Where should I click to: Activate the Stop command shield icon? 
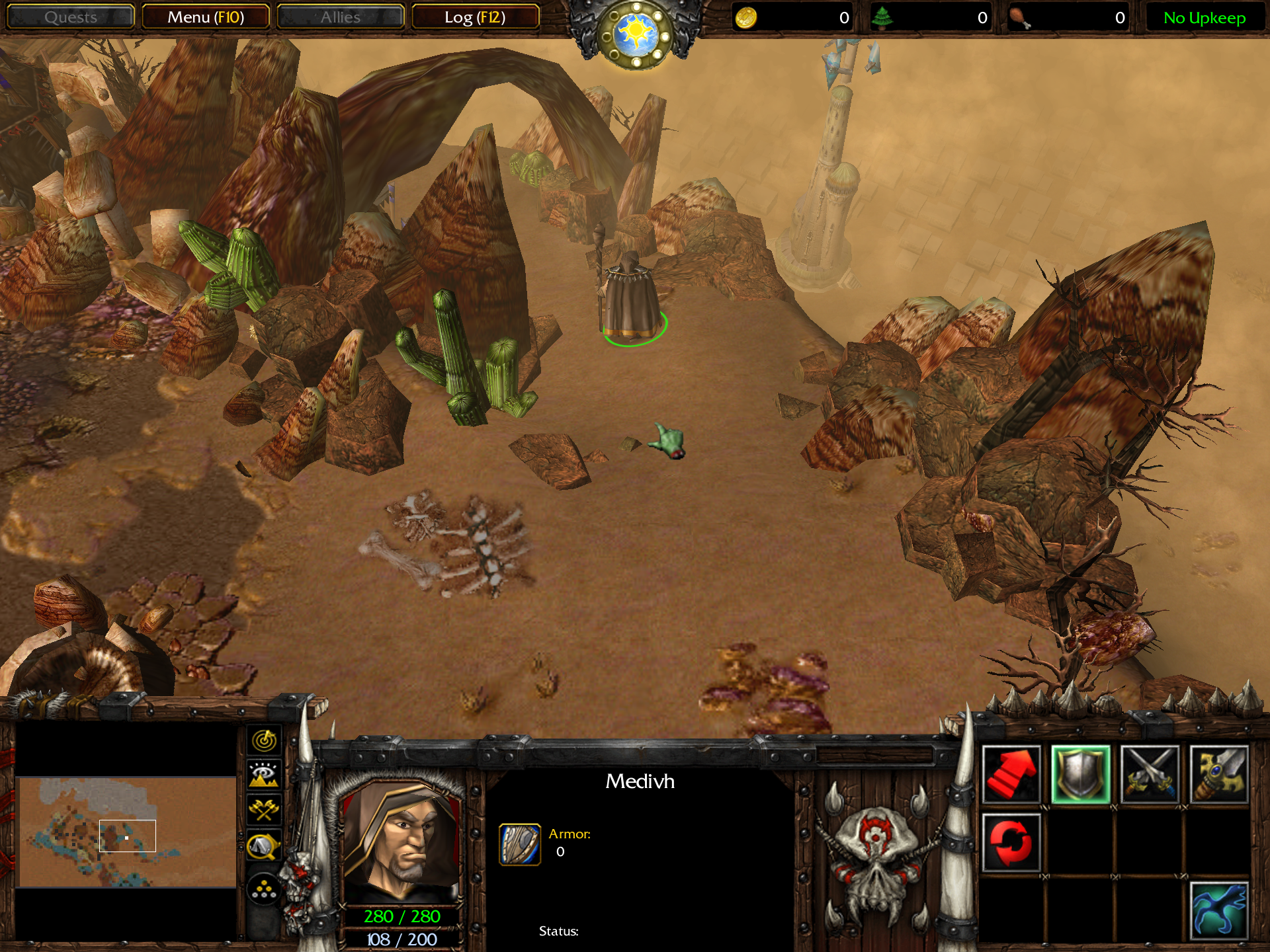click(1081, 774)
